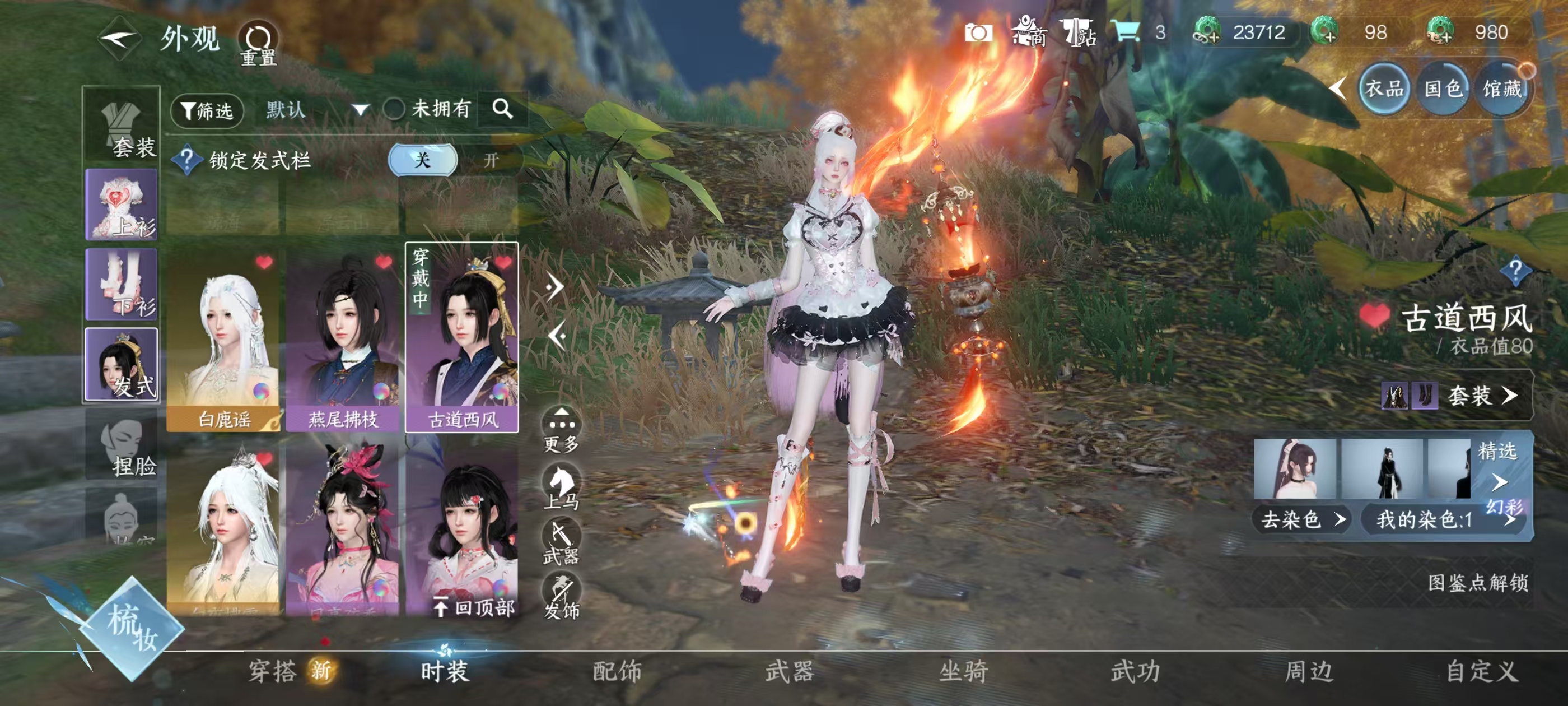
Task: Open the 捏脸 face customization category
Action: point(122,445)
